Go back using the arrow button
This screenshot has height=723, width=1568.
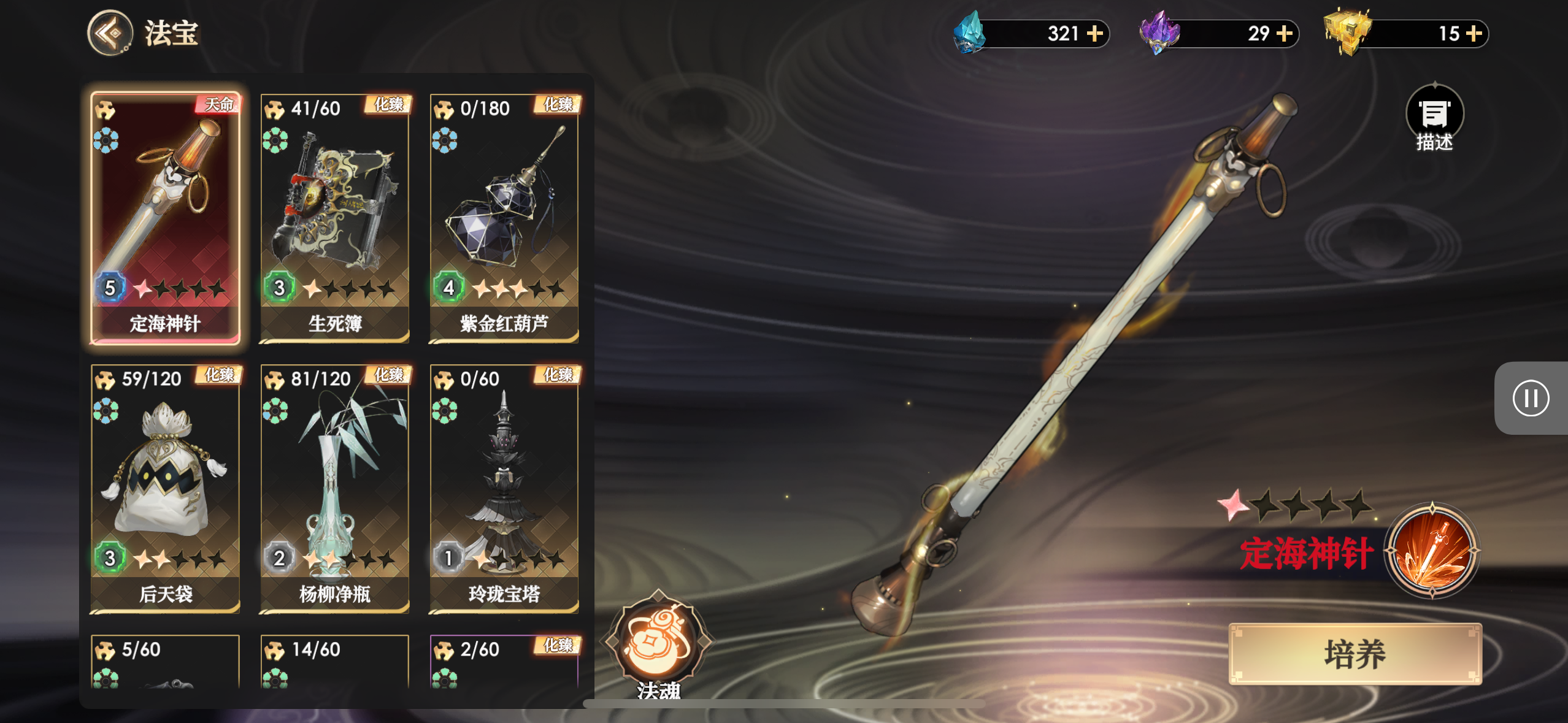tap(110, 33)
